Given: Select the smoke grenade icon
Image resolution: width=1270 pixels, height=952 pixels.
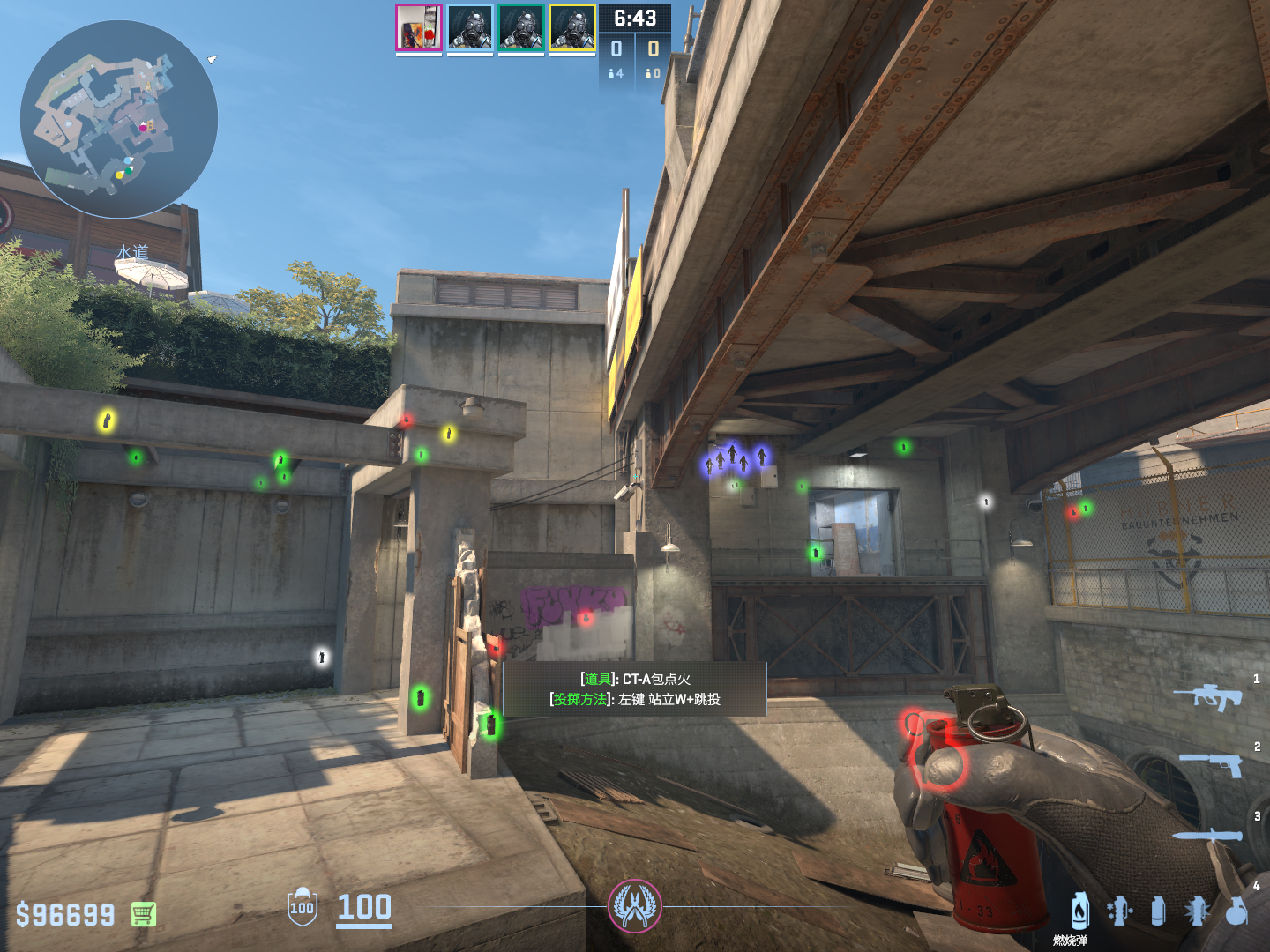Looking at the screenshot, I should click(x=1158, y=911).
